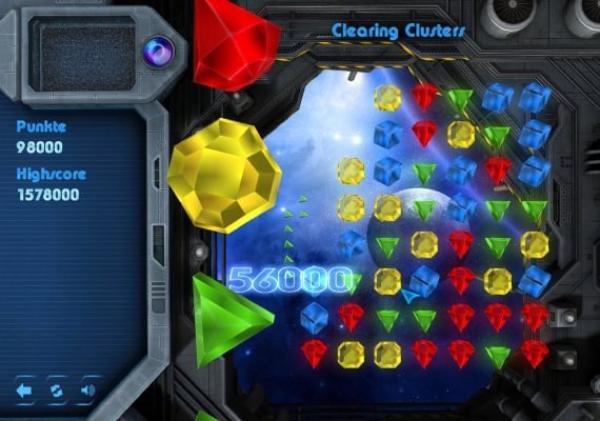Toggle sound with the speaker icon

coord(88,390)
